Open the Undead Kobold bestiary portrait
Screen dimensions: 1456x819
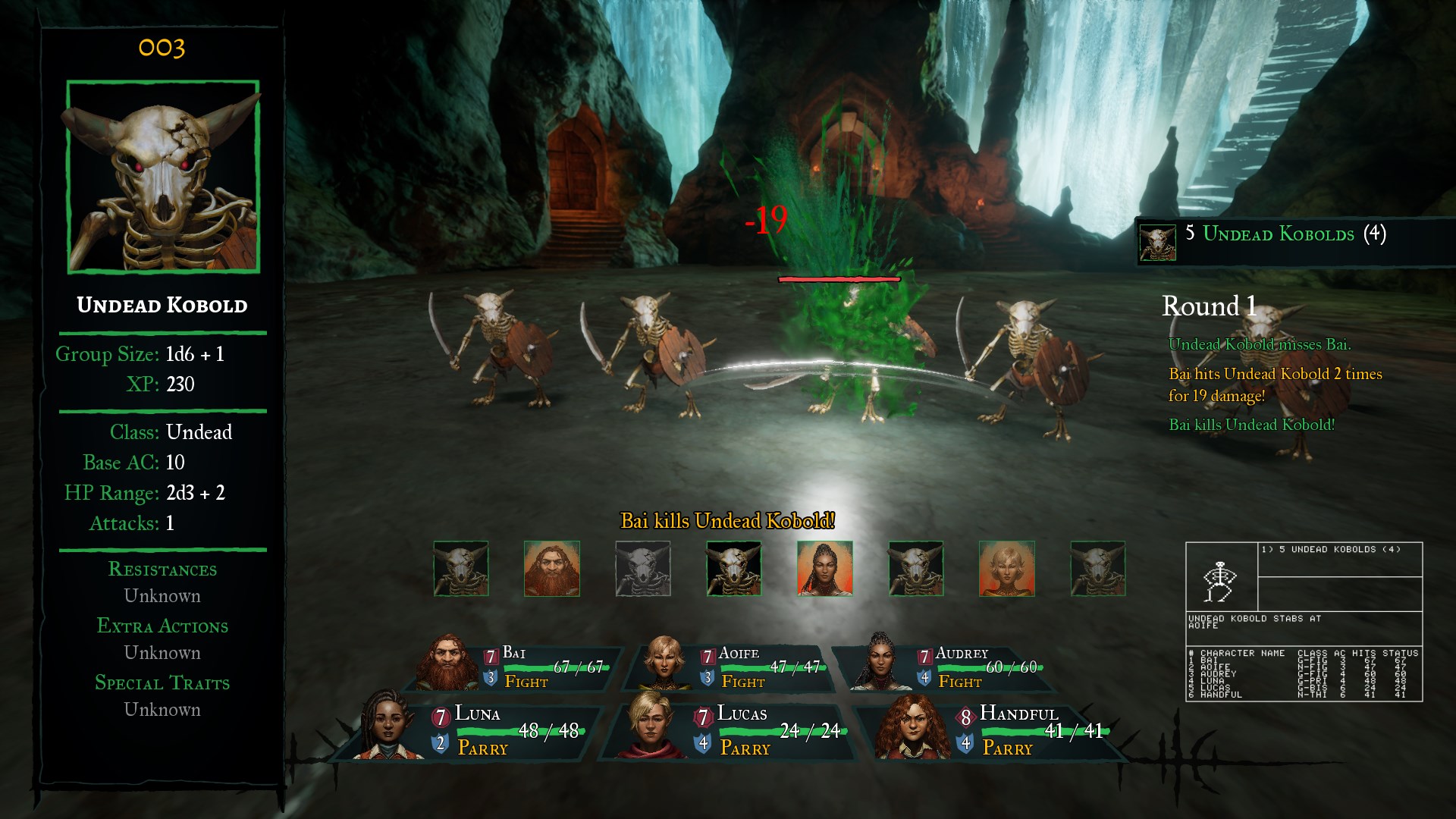tap(163, 177)
